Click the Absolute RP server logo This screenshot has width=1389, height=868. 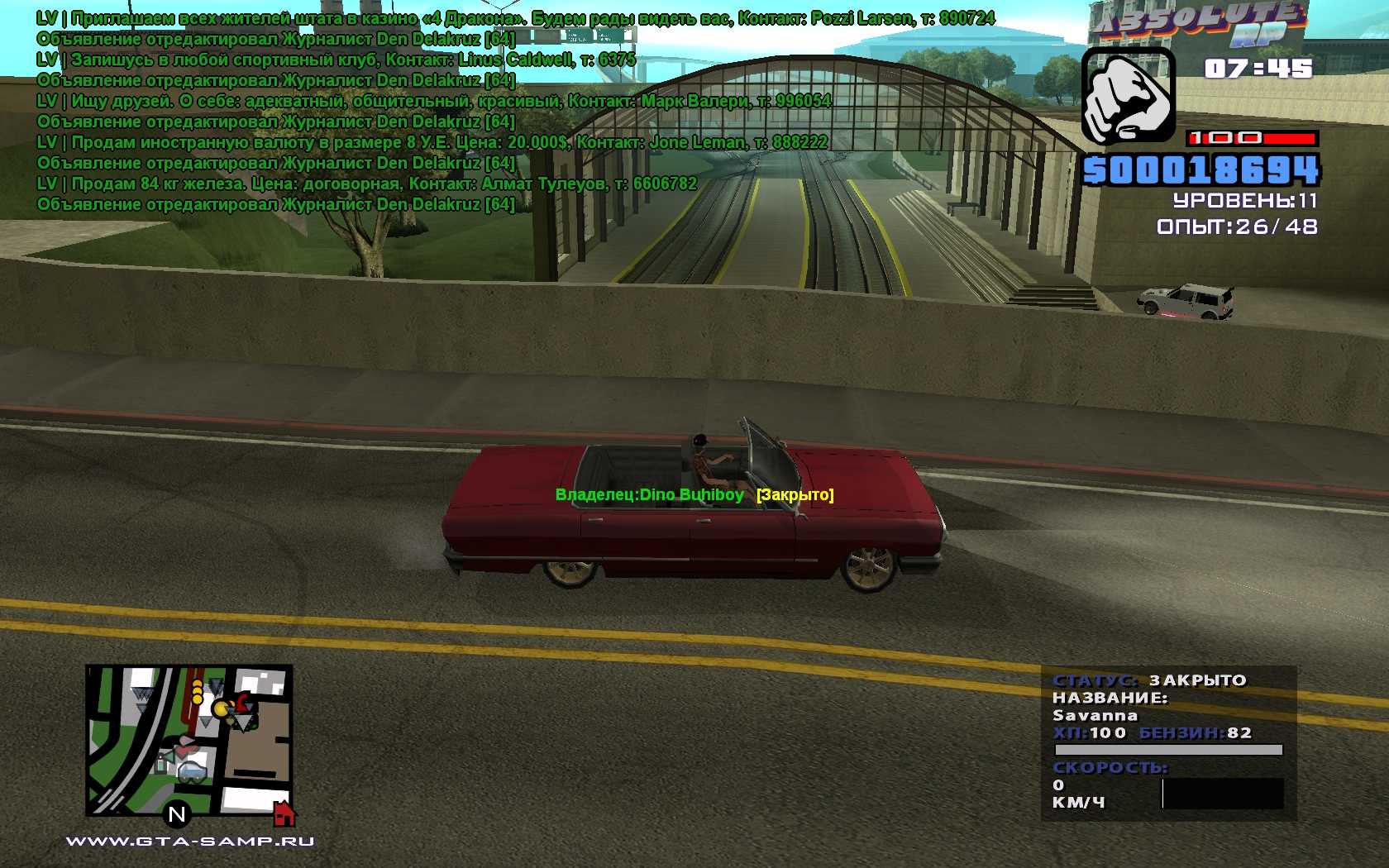click(x=1200, y=26)
